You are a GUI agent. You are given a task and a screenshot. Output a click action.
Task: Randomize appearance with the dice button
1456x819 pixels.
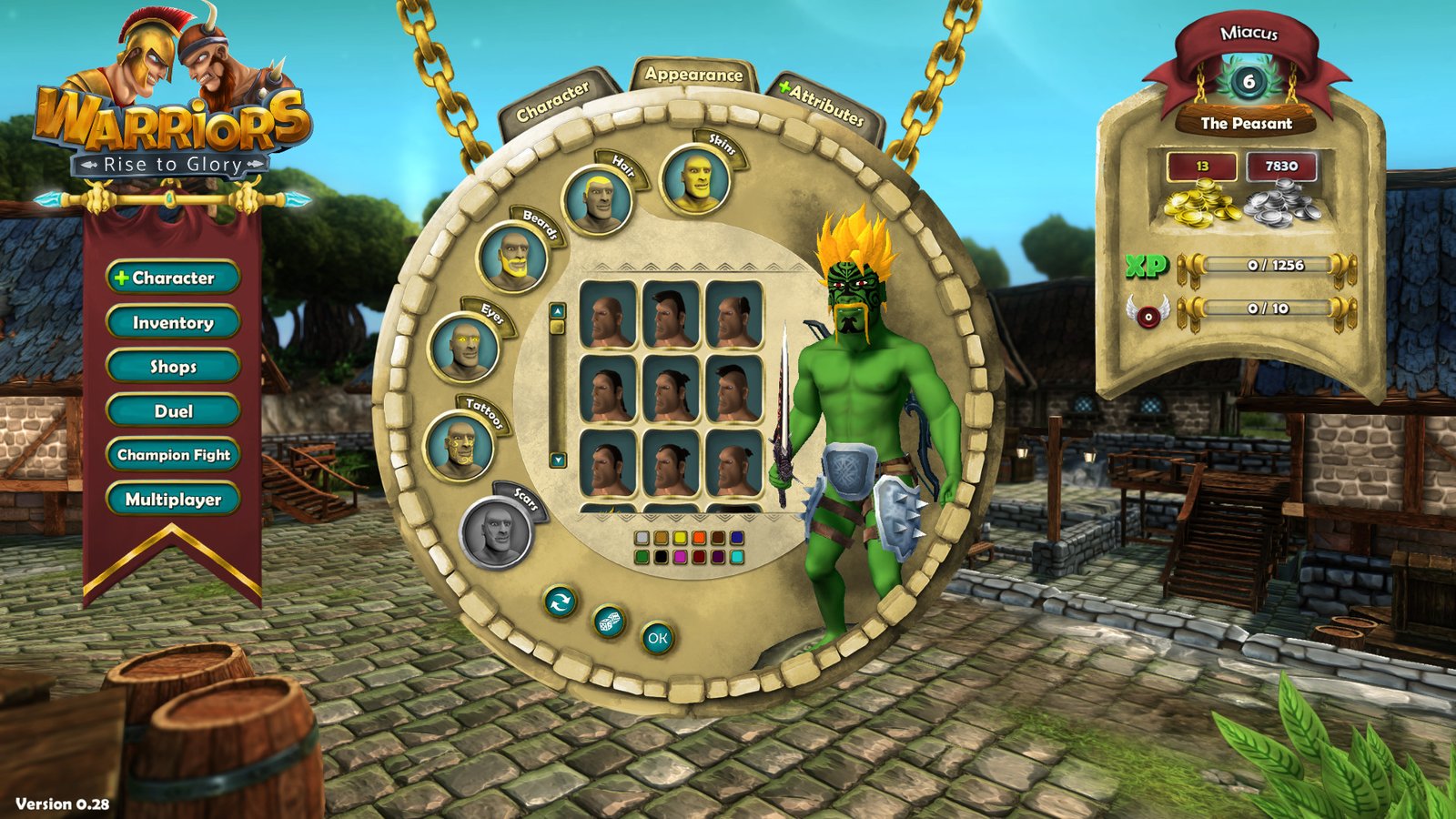(x=609, y=622)
